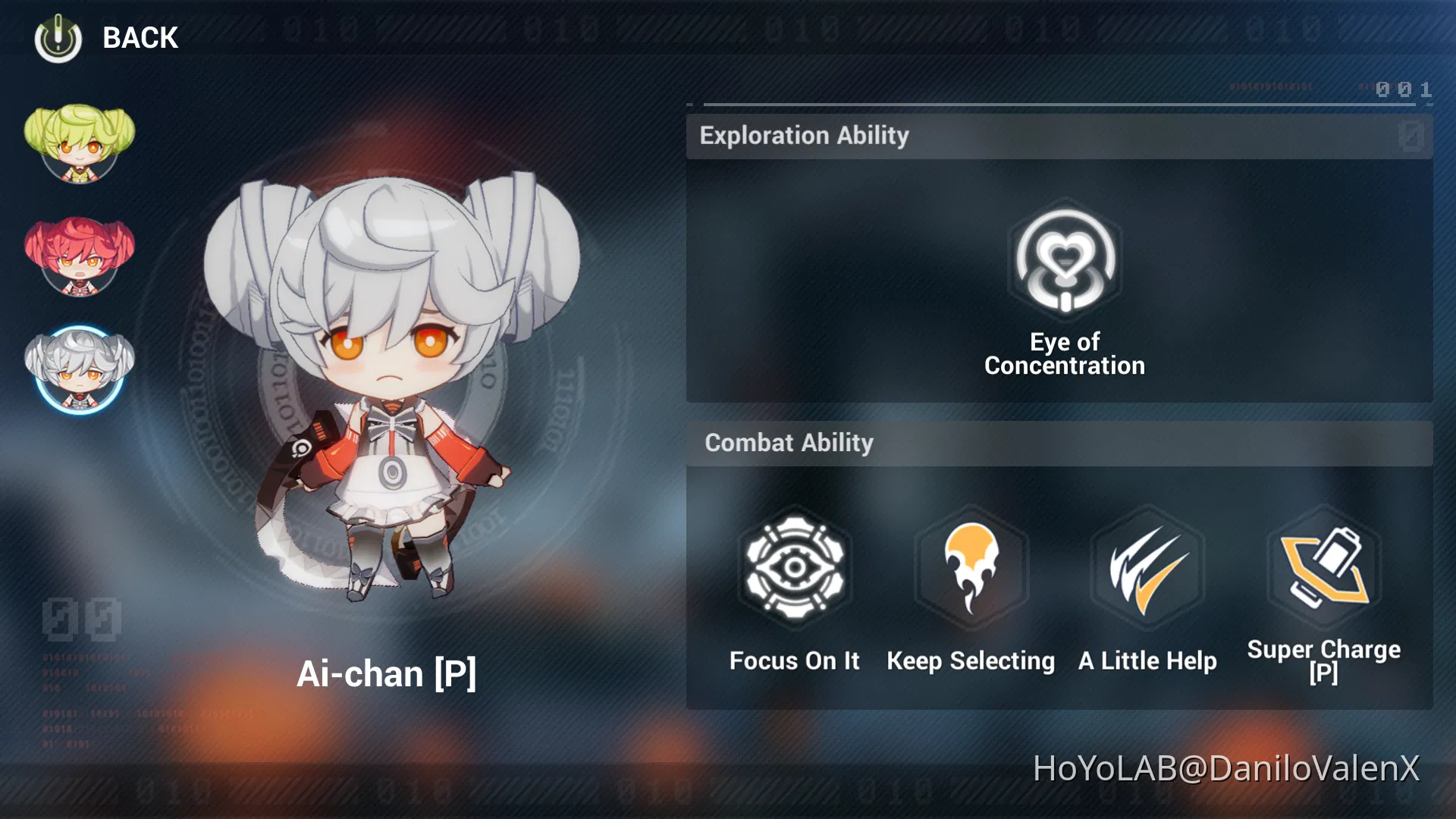1456x819 pixels.
Task: Click the A Little Help claw icon
Action: [x=1147, y=569]
